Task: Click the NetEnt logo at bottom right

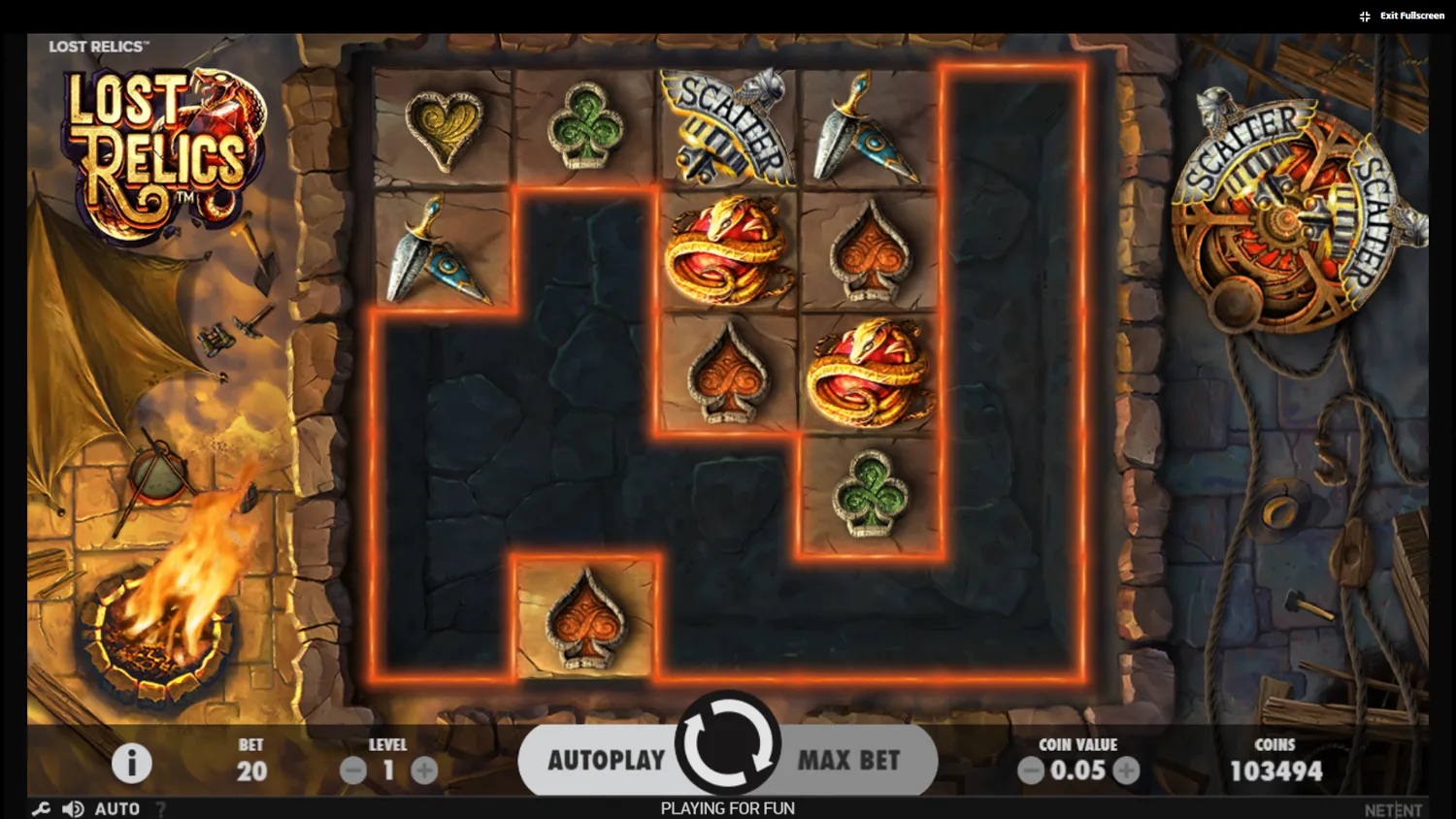Action: pos(1395,808)
